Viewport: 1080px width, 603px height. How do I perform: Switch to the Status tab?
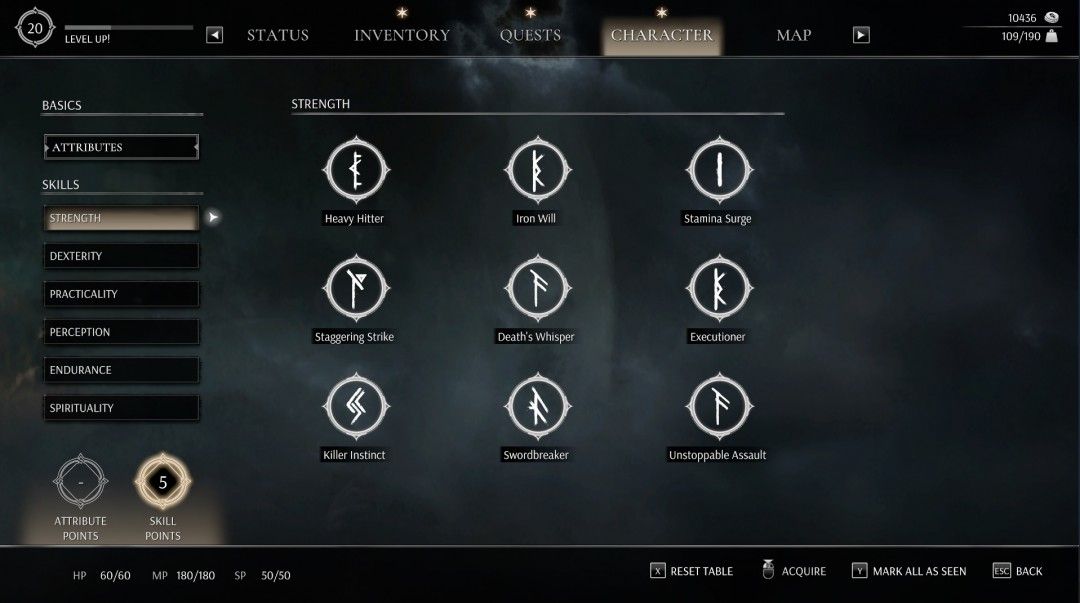[277, 36]
